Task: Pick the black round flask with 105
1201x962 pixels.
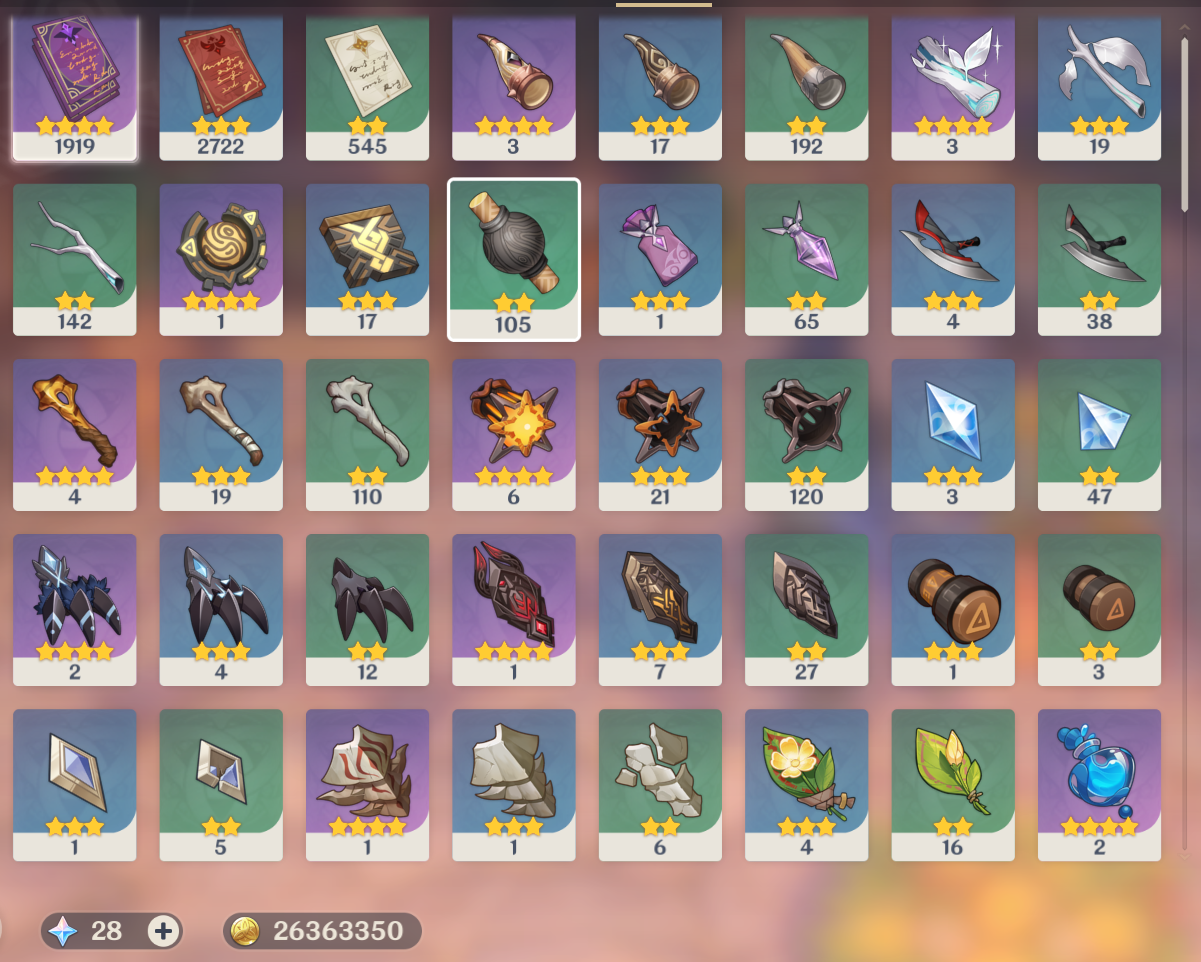Action: click(514, 258)
